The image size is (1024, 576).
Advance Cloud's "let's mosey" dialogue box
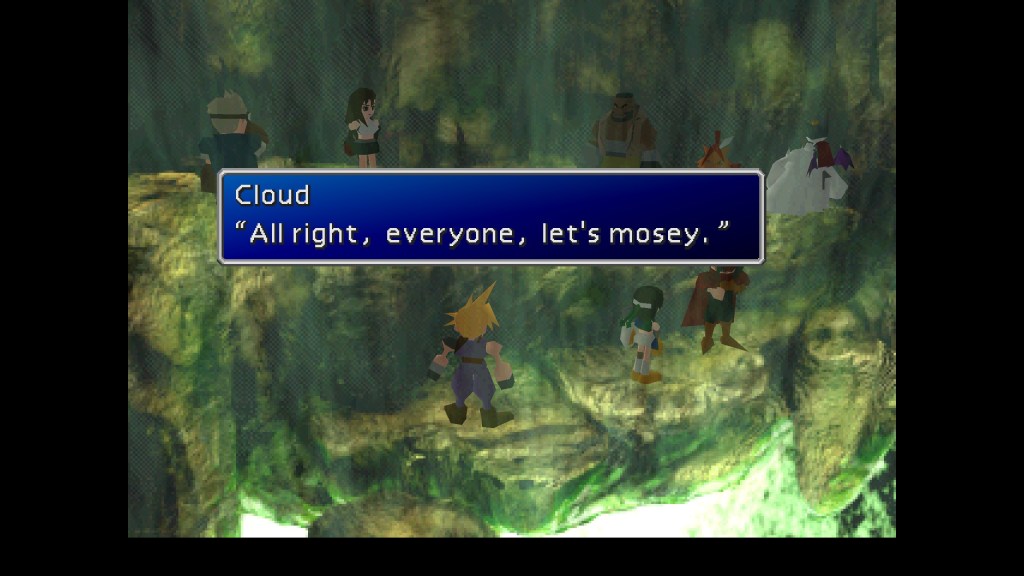click(490, 217)
